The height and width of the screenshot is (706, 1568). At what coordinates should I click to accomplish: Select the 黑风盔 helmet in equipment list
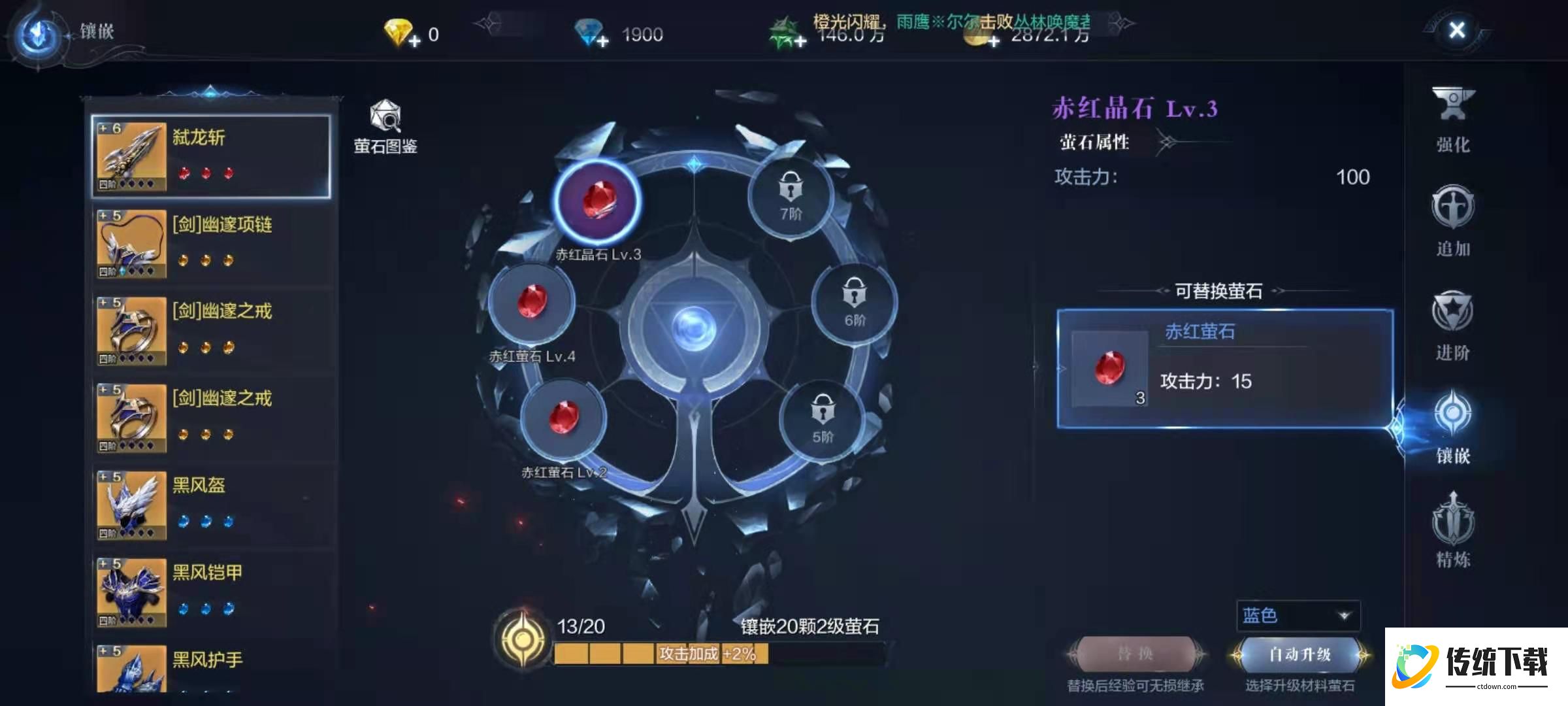(212, 503)
